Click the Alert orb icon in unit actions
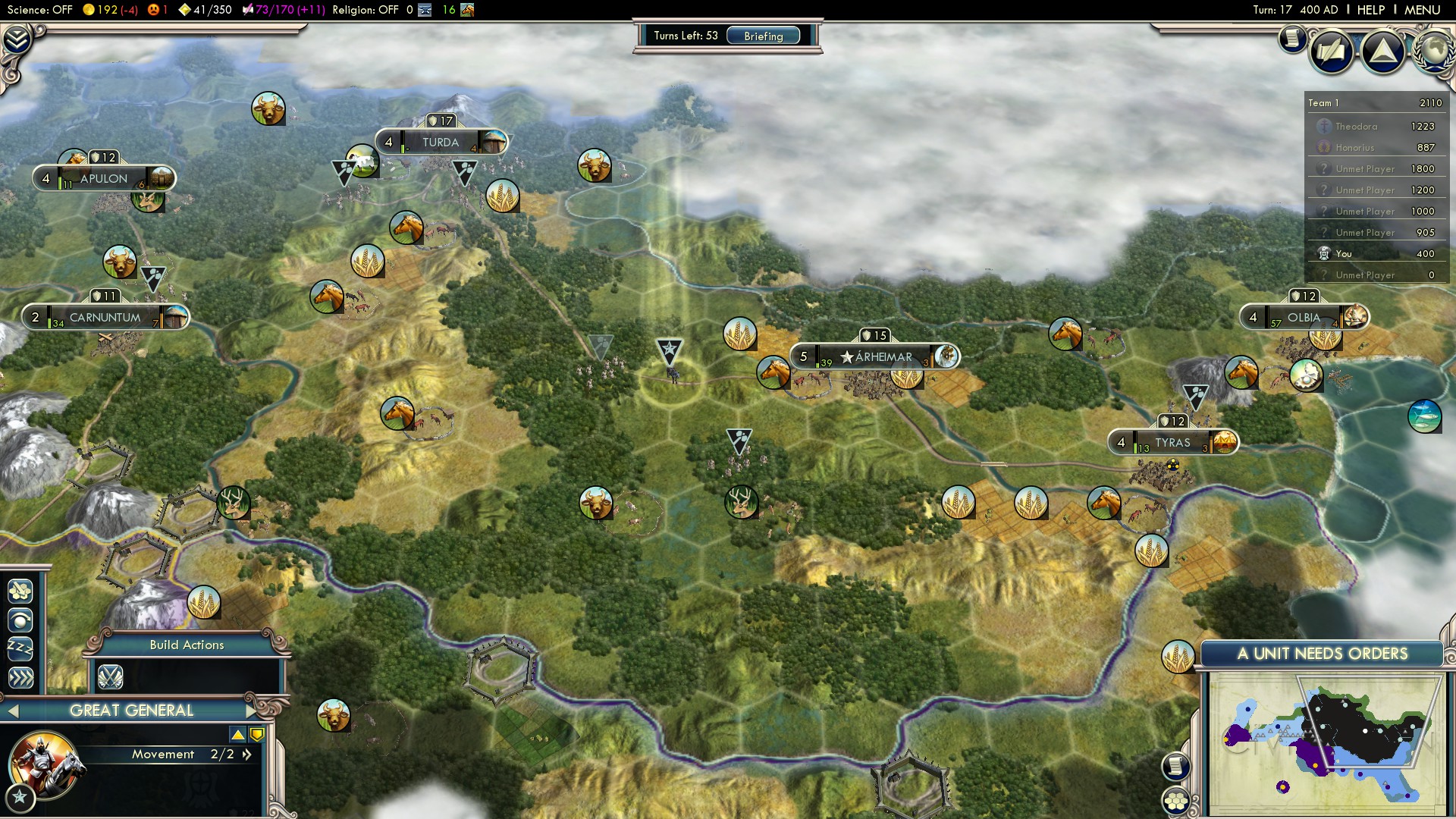Viewport: 1456px width, 819px height. [x=19, y=622]
